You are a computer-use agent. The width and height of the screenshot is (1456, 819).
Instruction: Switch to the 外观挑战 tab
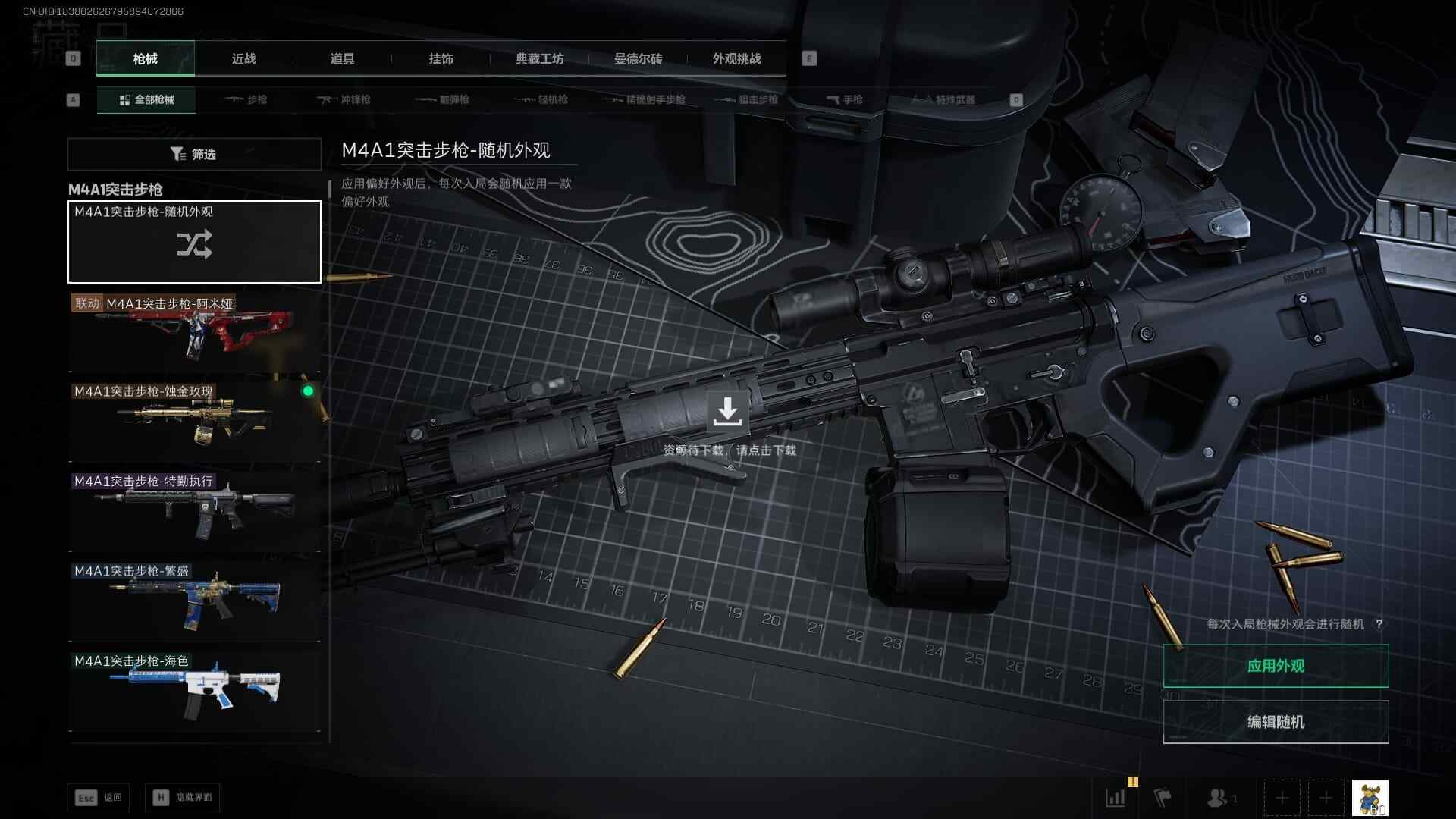pos(736,59)
